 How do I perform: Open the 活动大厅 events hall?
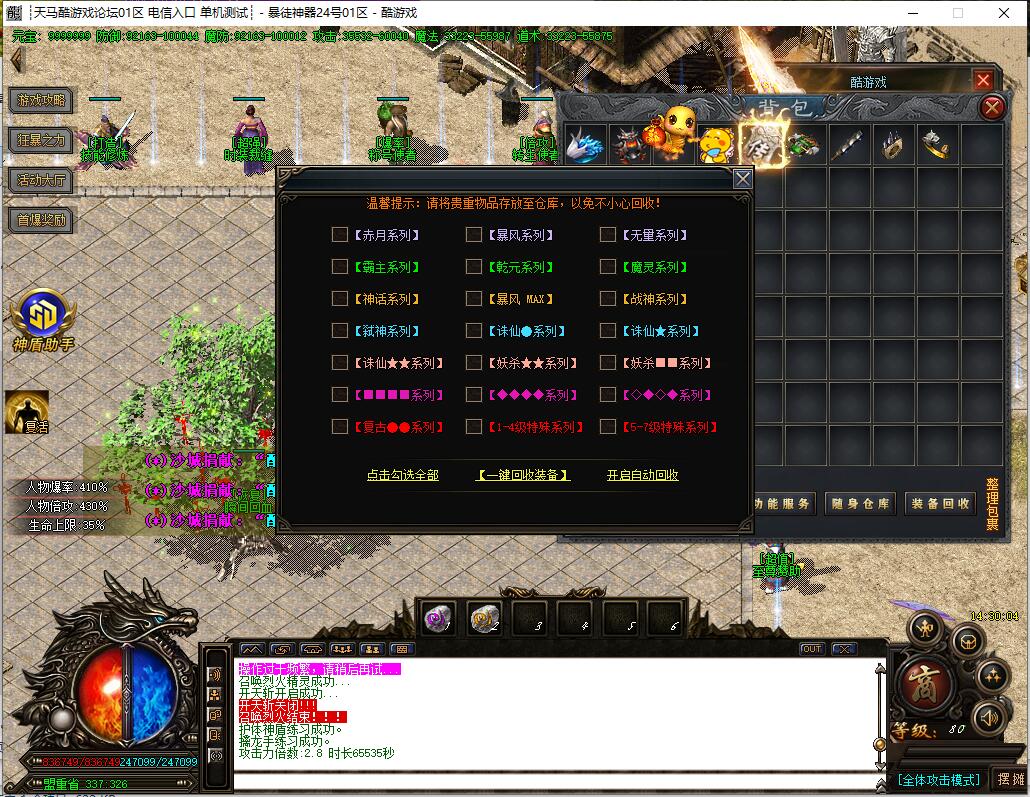click(x=42, y=180)
